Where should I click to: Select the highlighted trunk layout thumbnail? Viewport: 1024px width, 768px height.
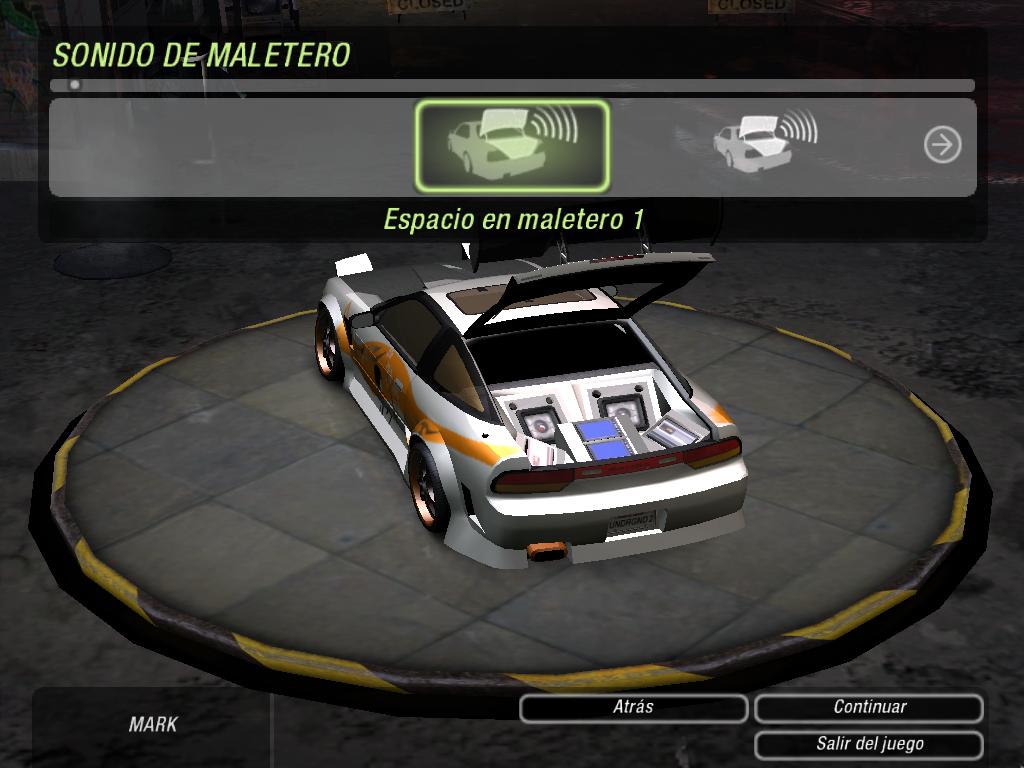[x=511, y=145]
